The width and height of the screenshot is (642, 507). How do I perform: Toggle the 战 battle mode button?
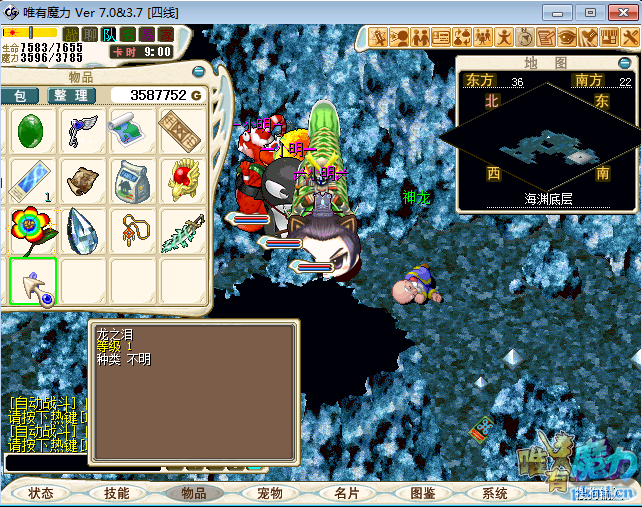[x=71, y=35]
